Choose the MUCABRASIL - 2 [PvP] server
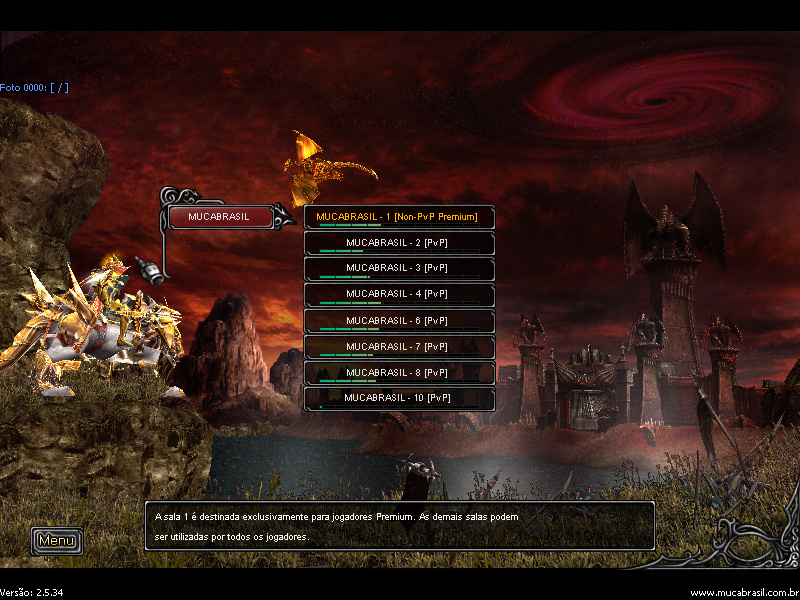The height and width of the screenshot is (600, 800). click(x=399, y=243)
